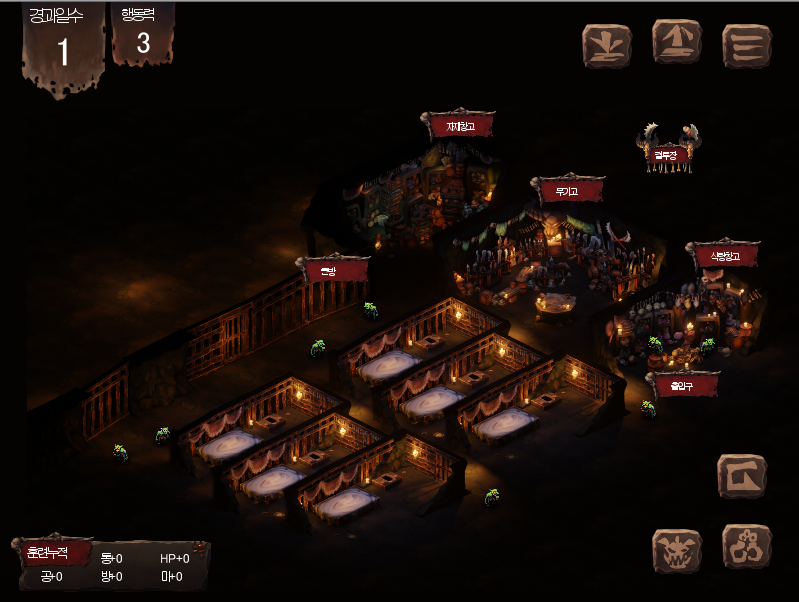Open the 자재창고 material storage label
The width and height of the screenshot is (799, 602).
460,127
